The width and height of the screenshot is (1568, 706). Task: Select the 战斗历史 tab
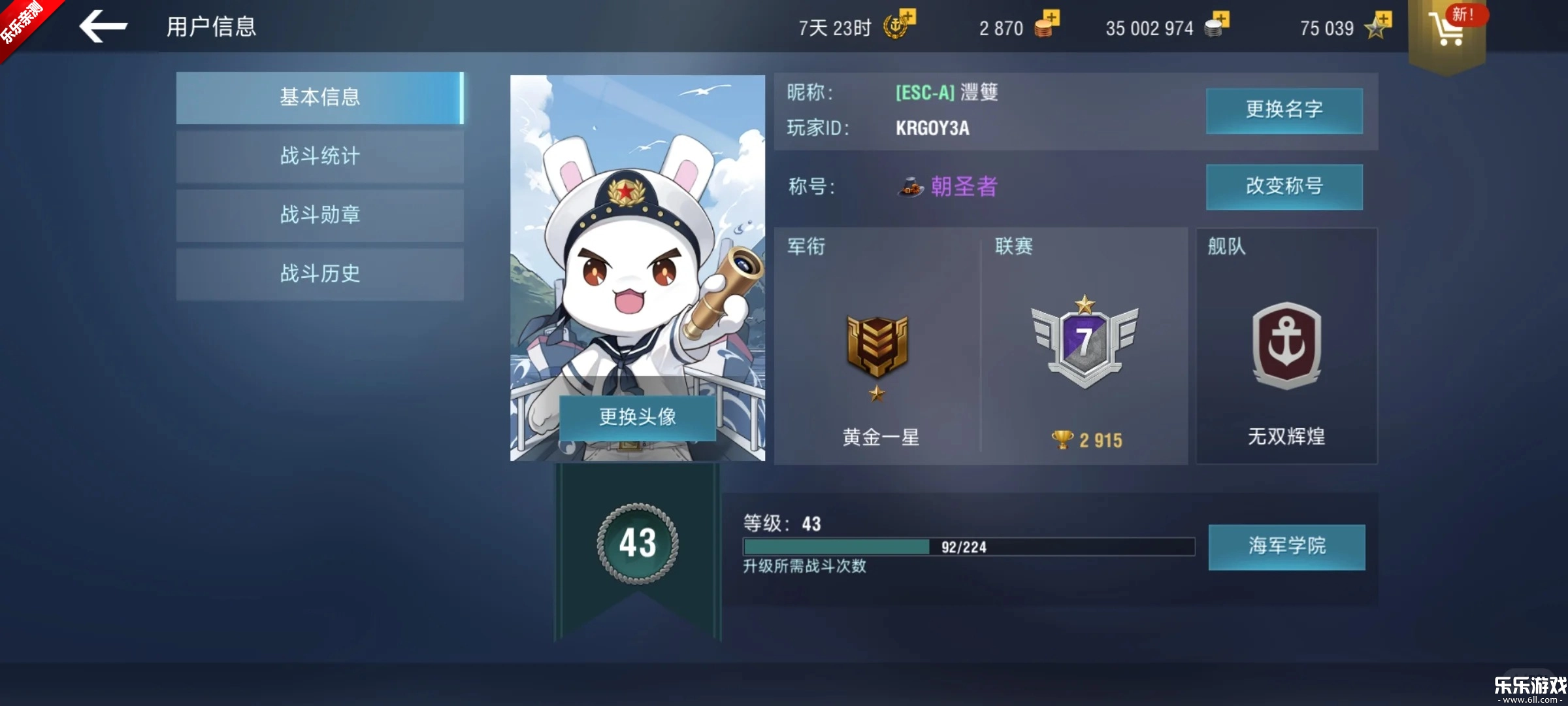(x=319, y=275)
